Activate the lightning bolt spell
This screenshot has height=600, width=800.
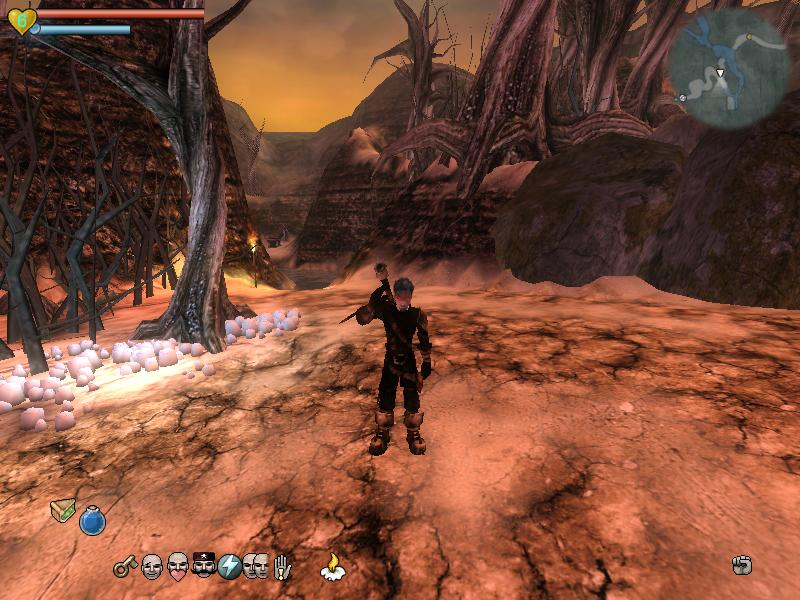(229, 567)
